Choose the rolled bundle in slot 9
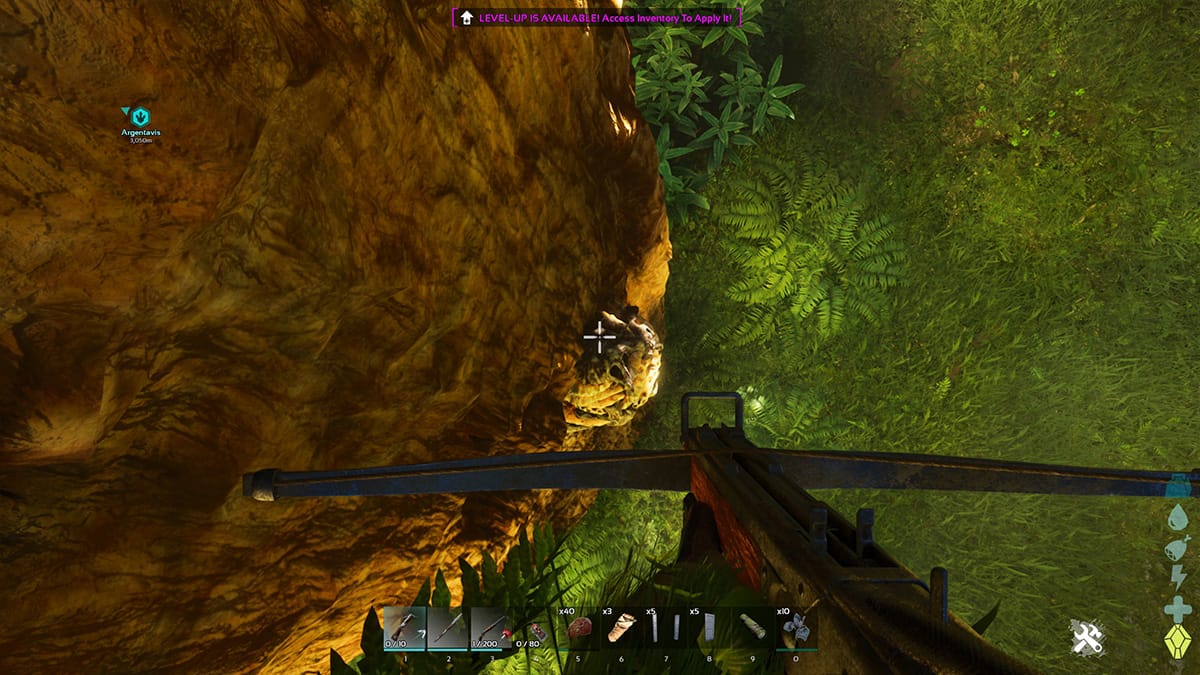Viewport: 1200px width, 675px height. [752, 628]
